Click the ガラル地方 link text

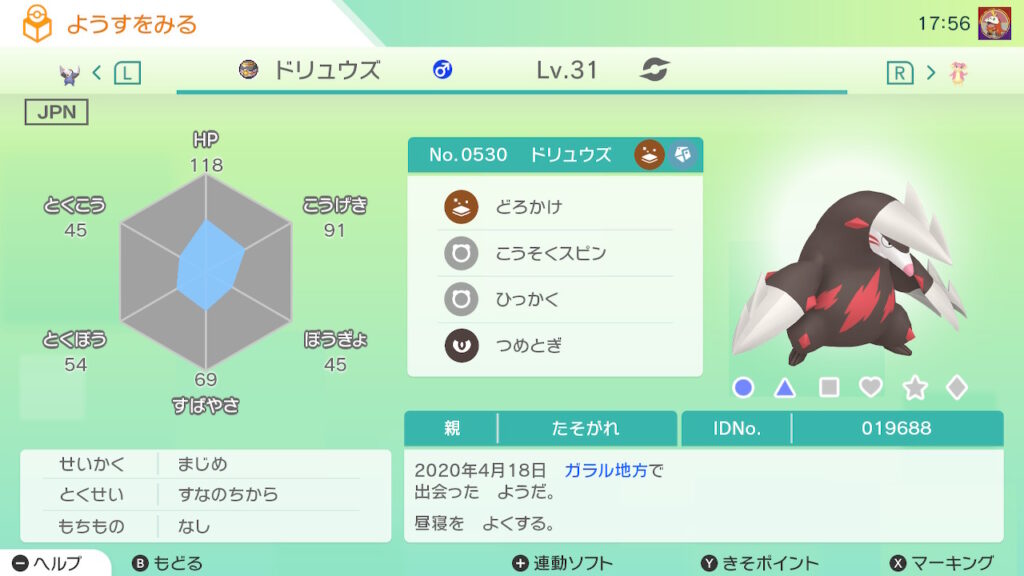[606, 470]
